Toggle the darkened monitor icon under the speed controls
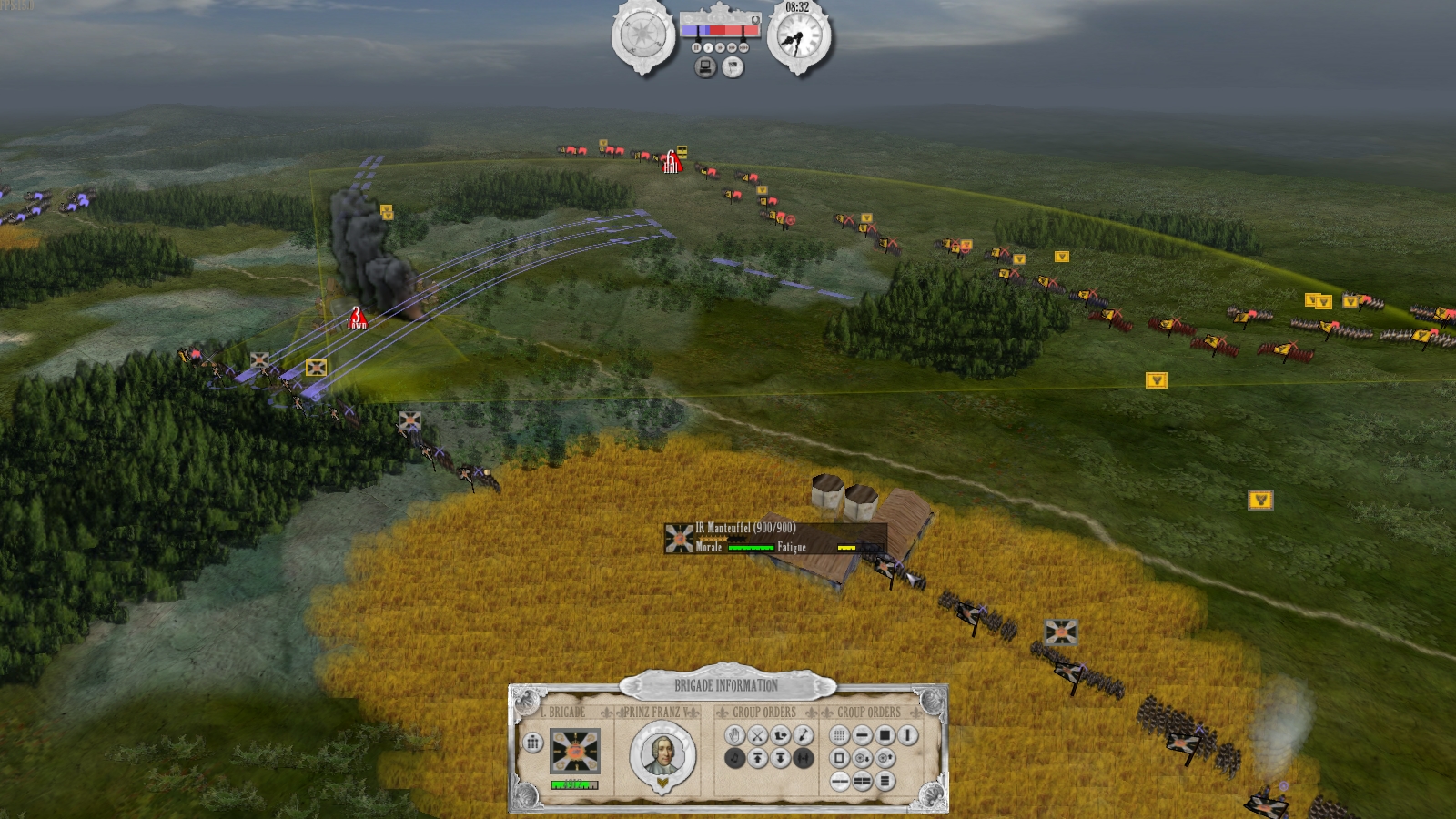The image size is (1456, 819). pyautogui.click(x=705, y=66)
